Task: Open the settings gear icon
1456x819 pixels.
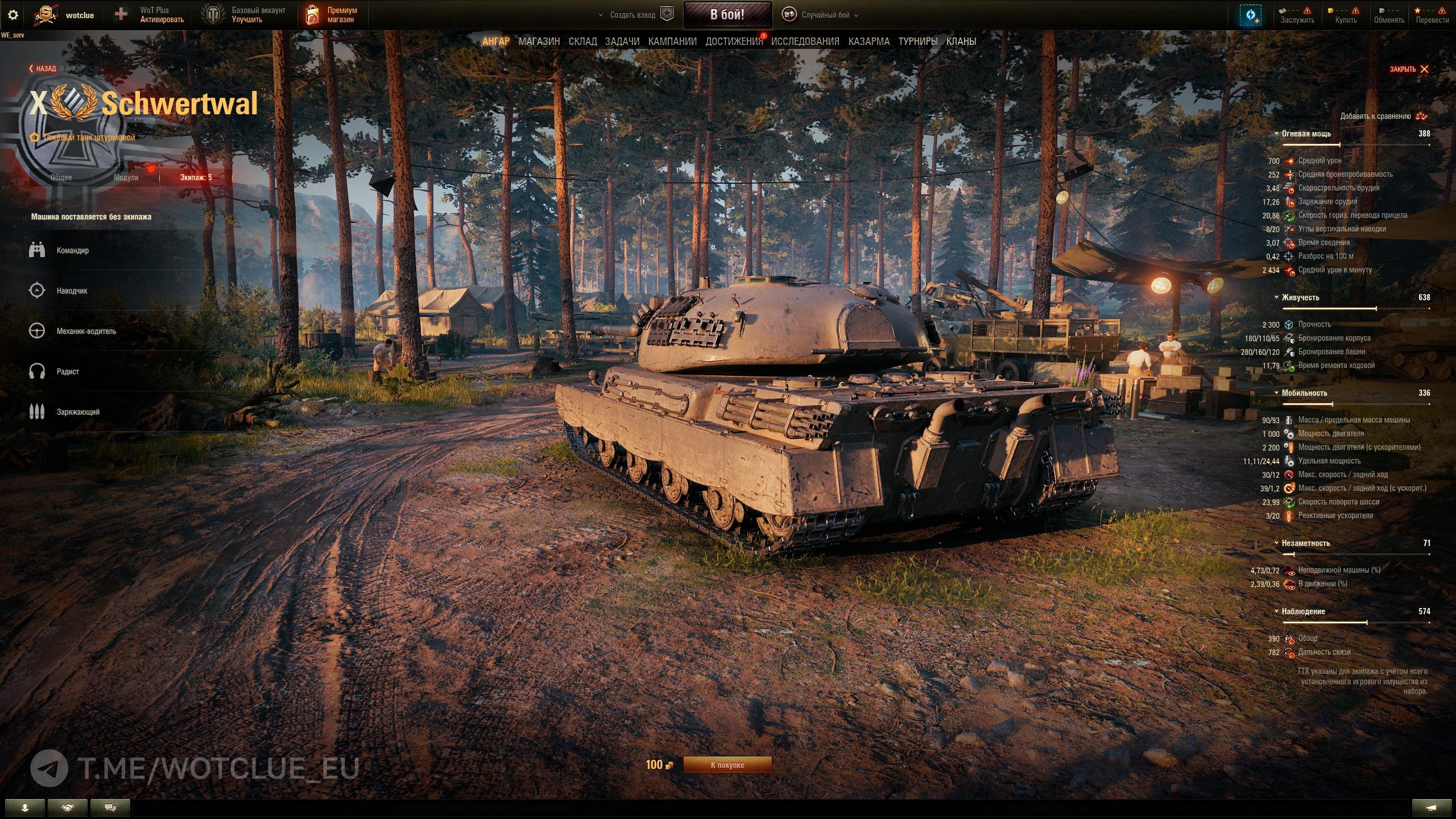Action: (13, 15)
